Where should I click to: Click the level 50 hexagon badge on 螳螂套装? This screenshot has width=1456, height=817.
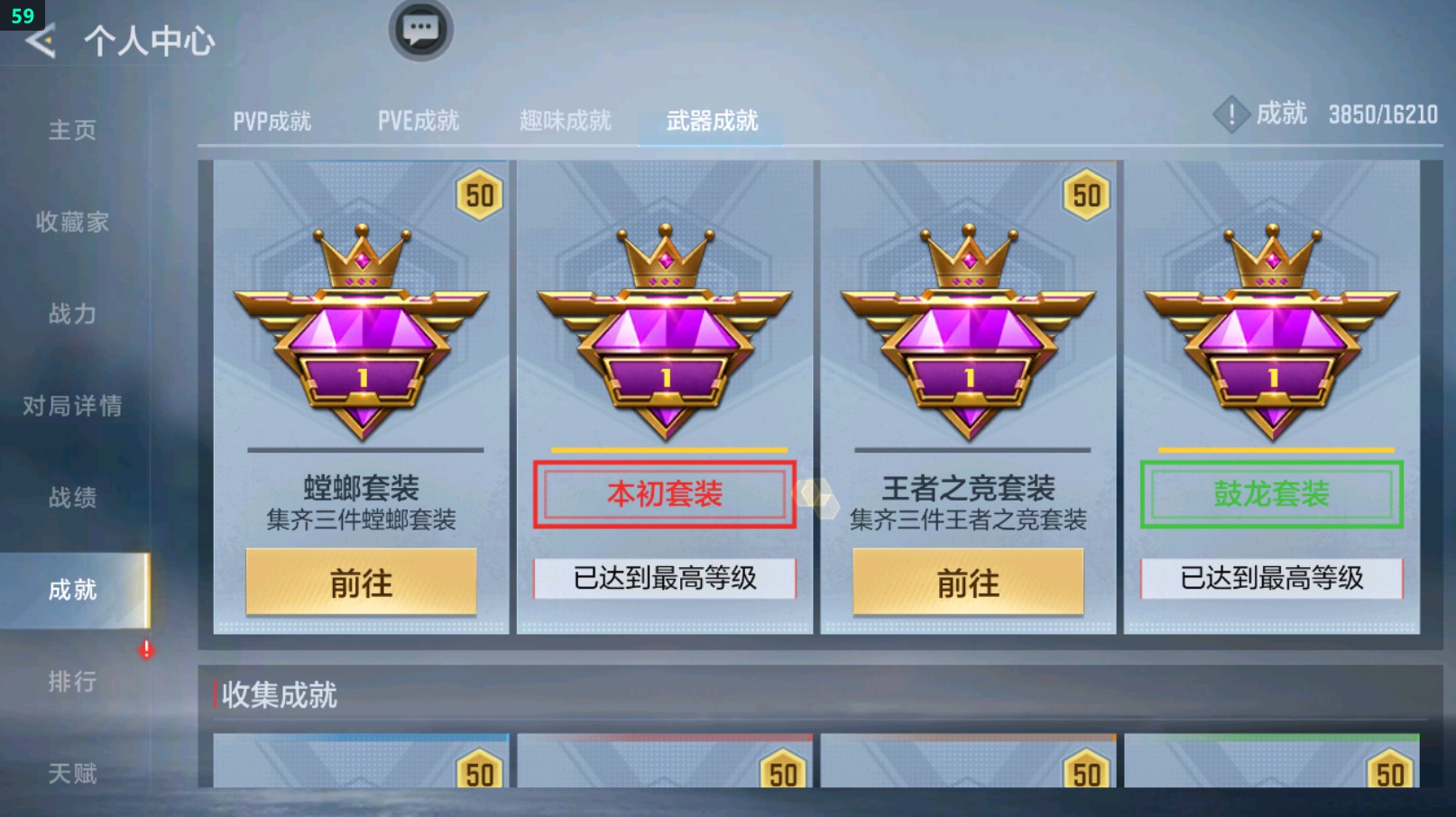click(x=478, y=195)
